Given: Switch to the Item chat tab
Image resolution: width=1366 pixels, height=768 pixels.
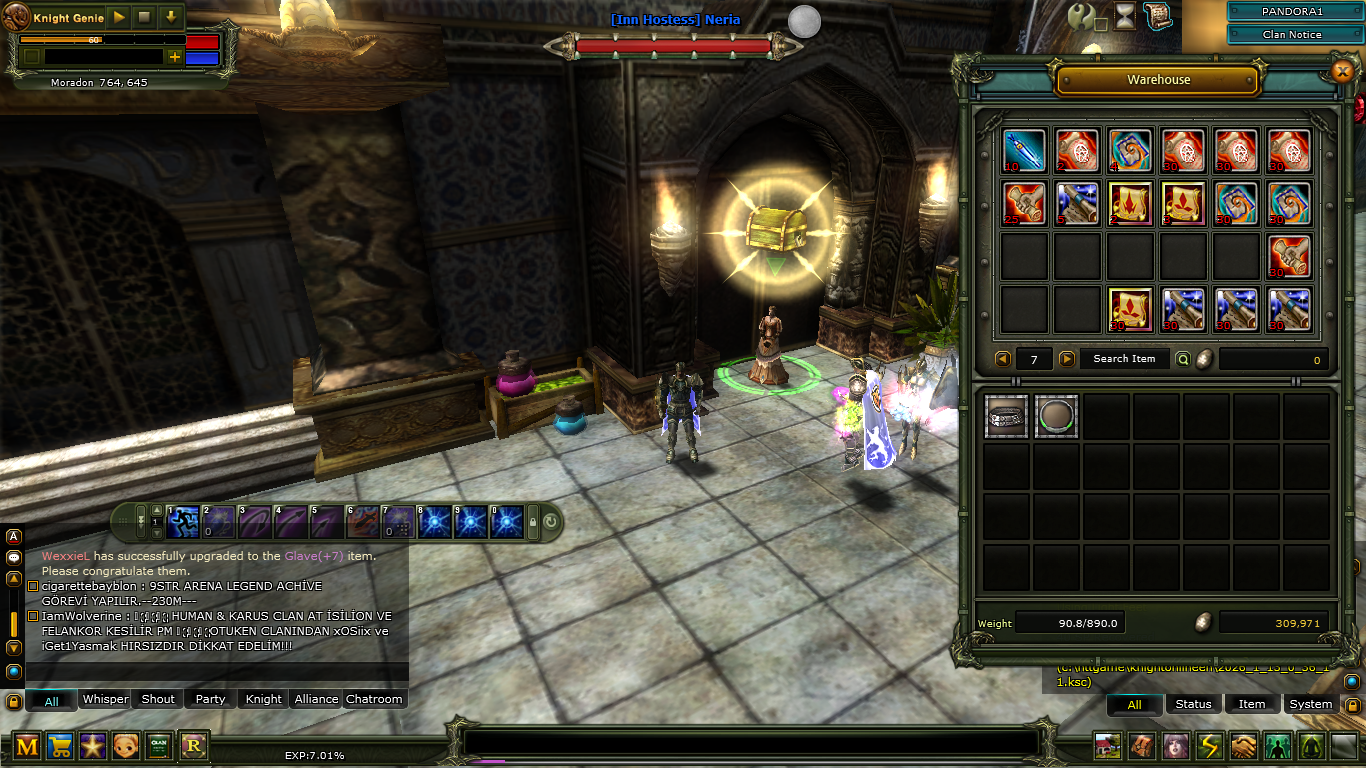Looking at the screenshot, I should tap(1251, 704).
